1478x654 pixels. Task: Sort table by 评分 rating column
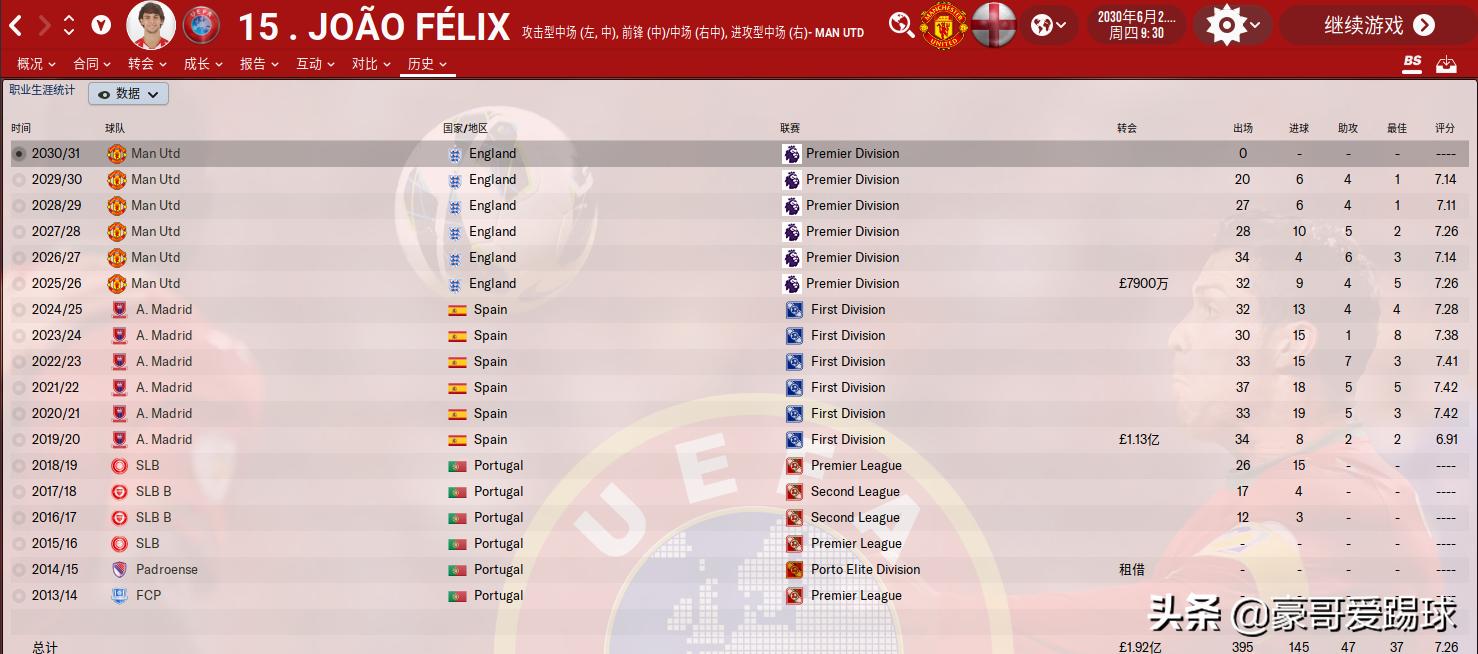tap(1445, 128)
